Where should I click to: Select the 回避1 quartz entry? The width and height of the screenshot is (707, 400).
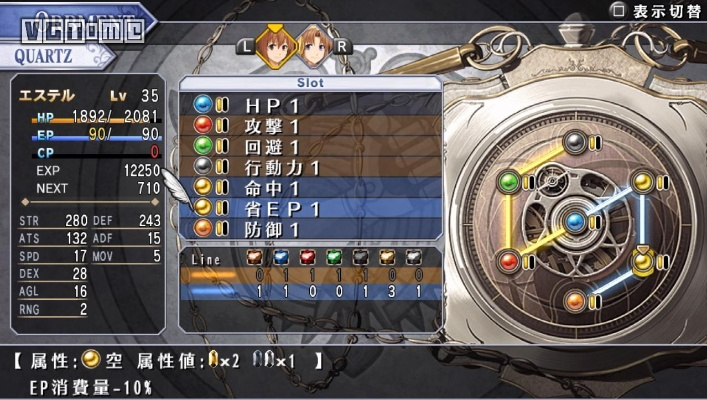tap(310, 147)
